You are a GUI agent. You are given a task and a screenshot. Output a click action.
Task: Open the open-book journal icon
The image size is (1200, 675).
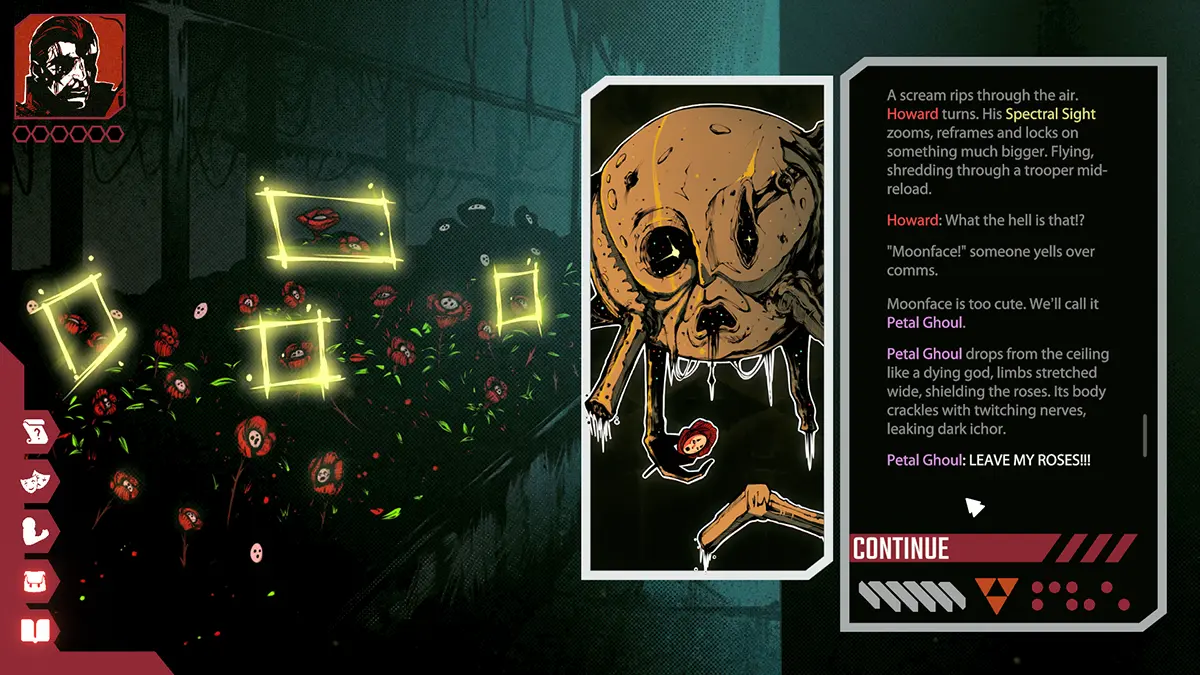click(x=35, y=631)
